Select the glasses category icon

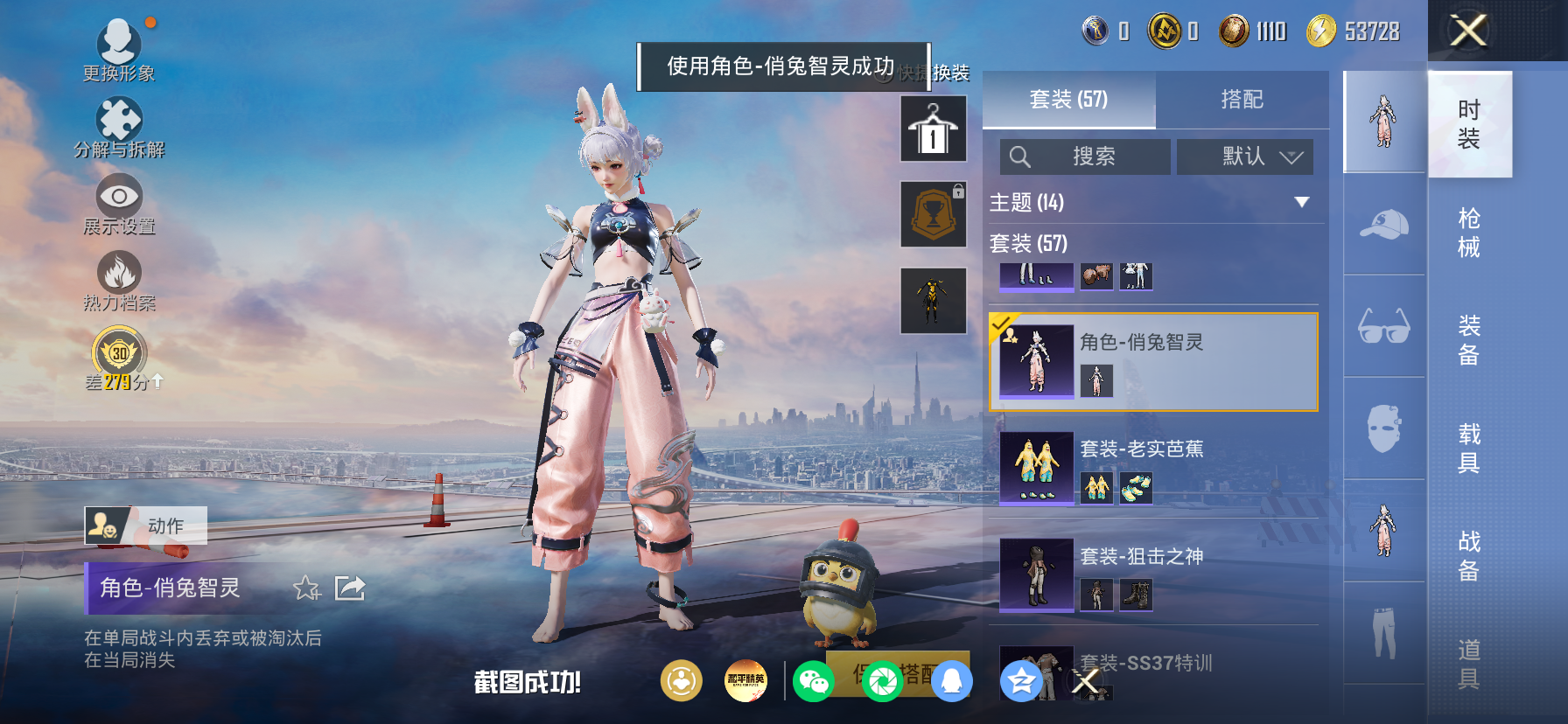(x=1382, y=328)
